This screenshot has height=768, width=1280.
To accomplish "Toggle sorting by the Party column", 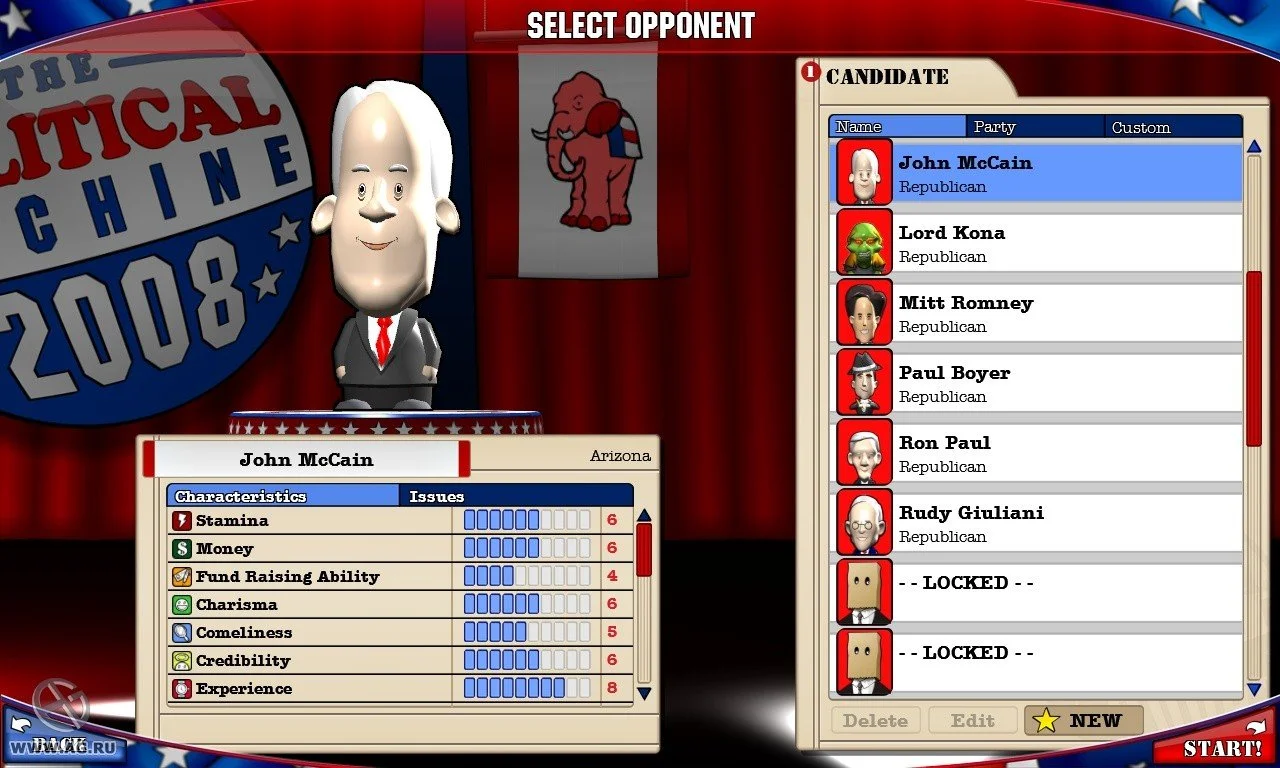I will (x=1035, y=126).
